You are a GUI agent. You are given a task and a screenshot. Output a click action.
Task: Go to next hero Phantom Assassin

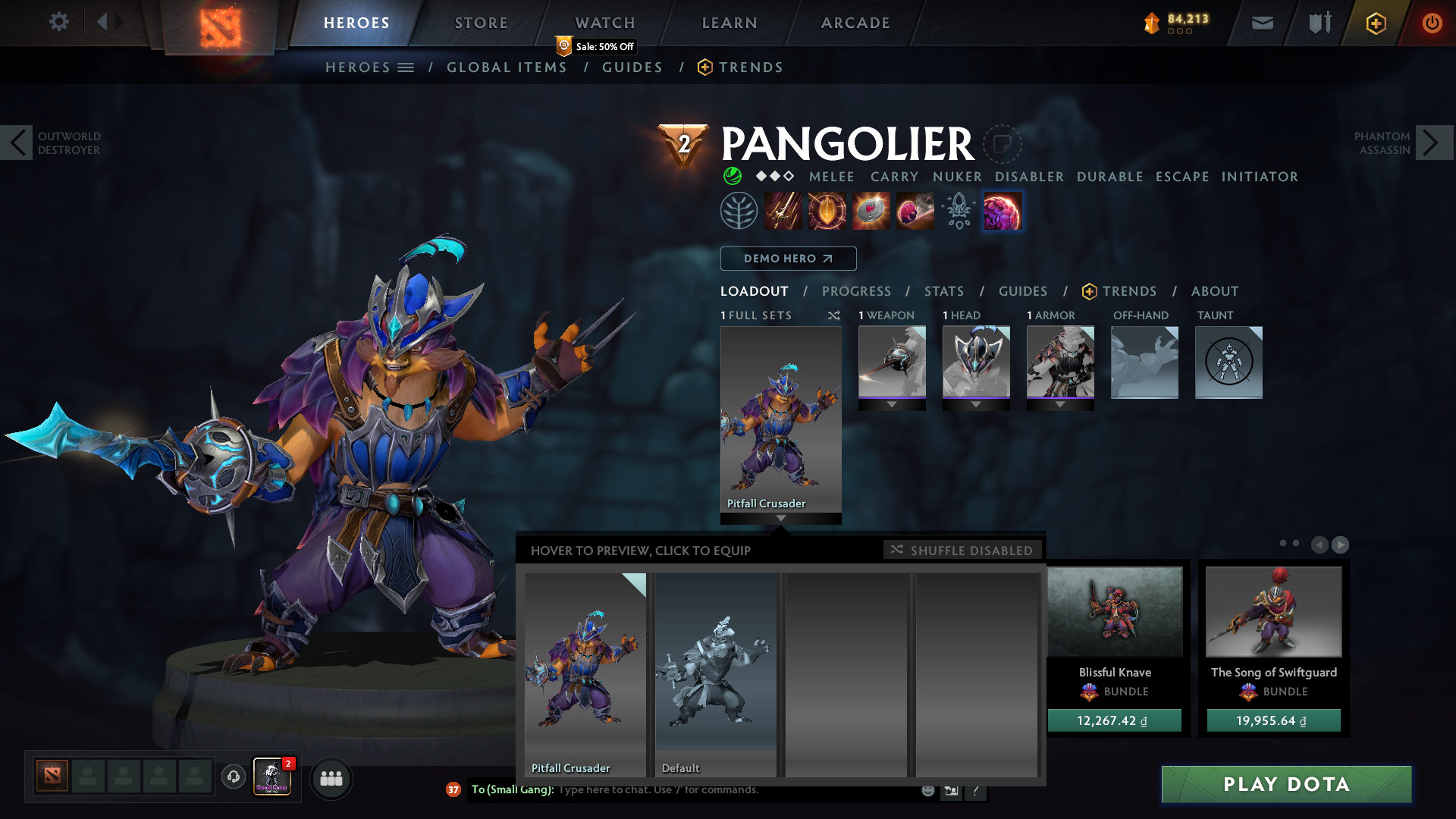coord(1432,143)
